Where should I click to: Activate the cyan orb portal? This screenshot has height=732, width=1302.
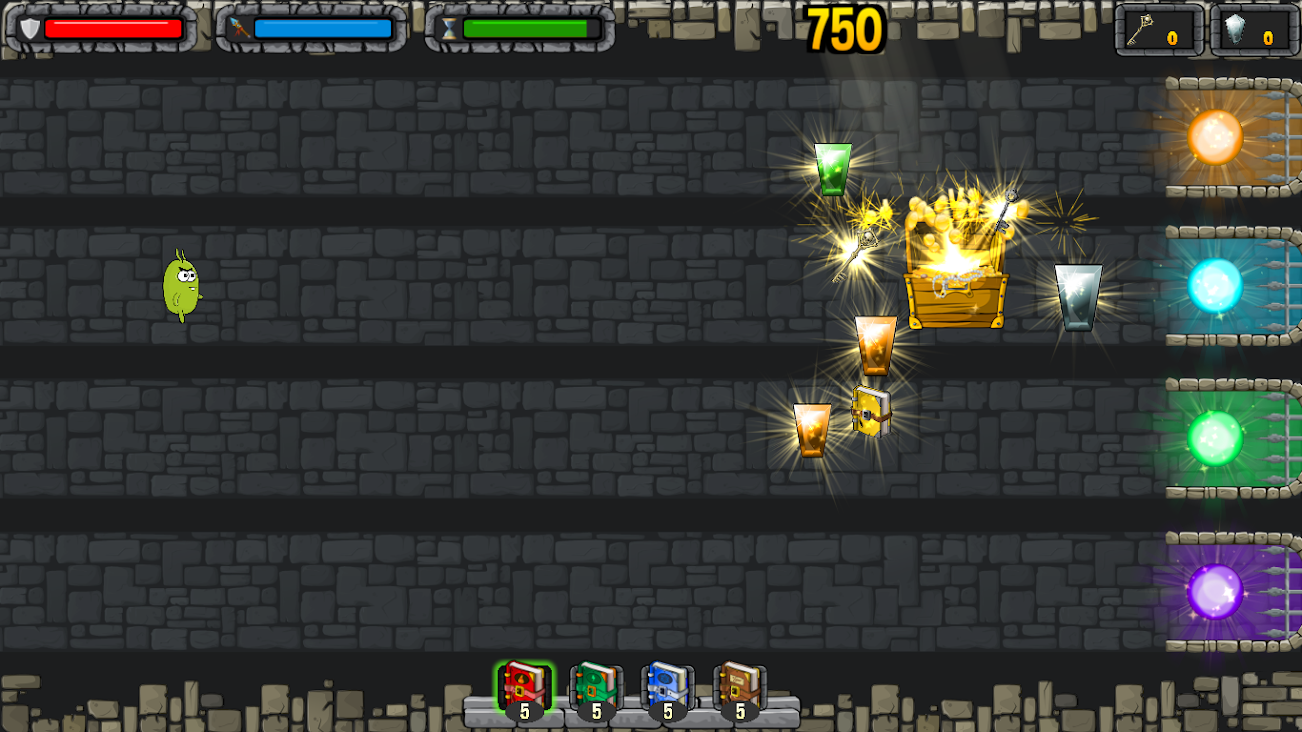pyautogui.click(x=1217, y=284)
